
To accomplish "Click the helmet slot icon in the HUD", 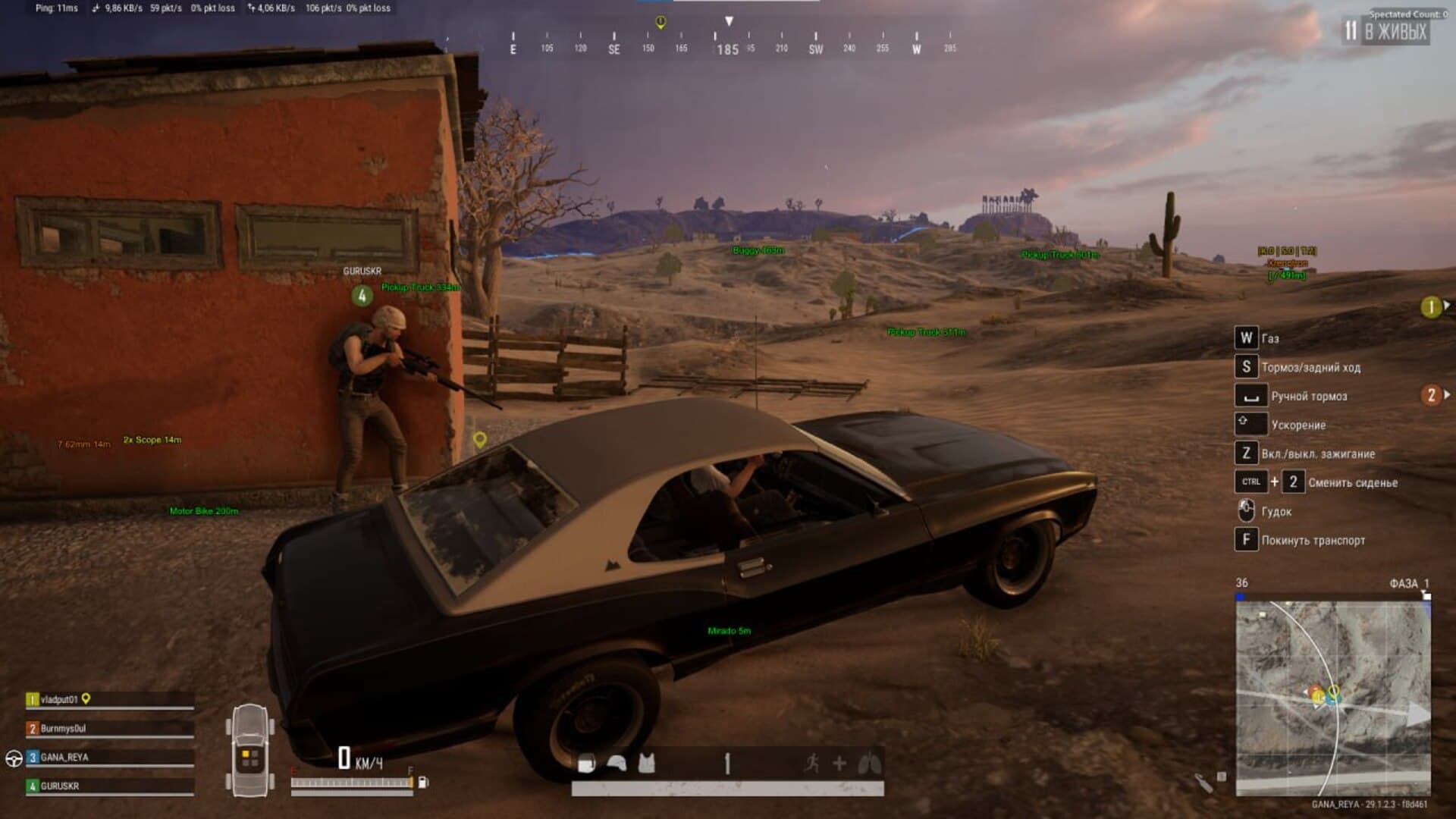I will pyautogui.click(x=617, y=764).
